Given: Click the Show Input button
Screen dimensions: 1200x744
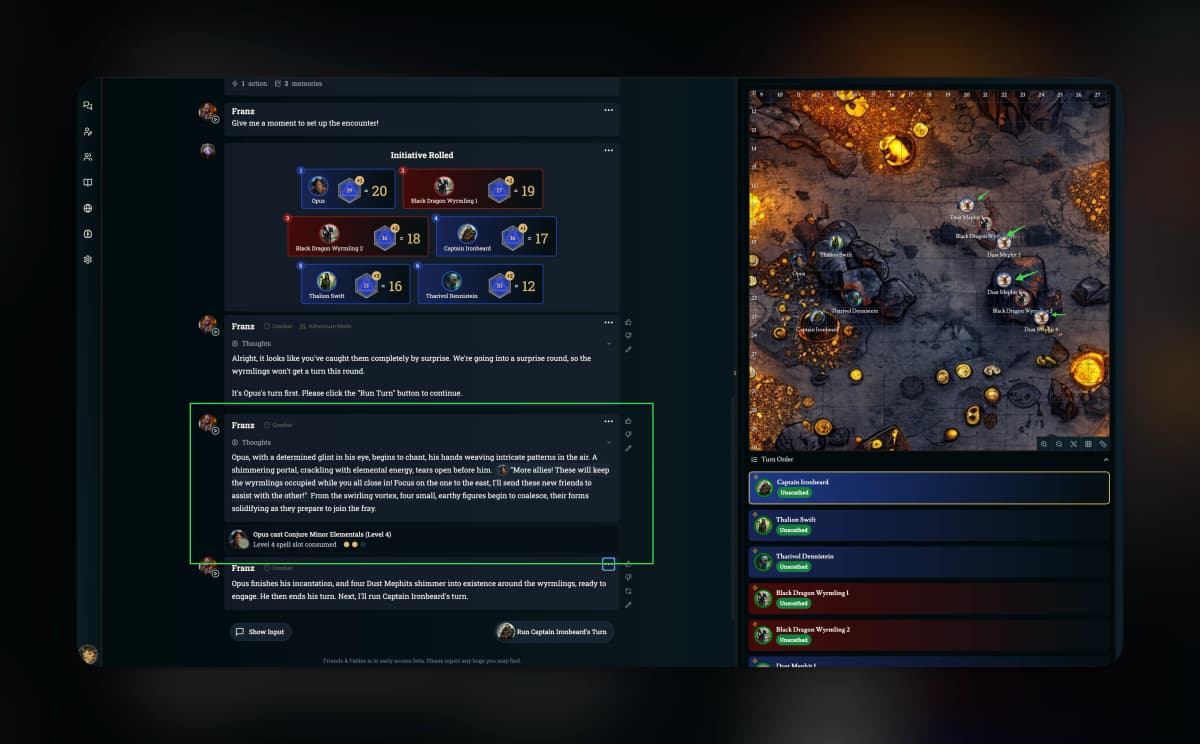Looking at the screenshot, I should [x=260, y=632].
